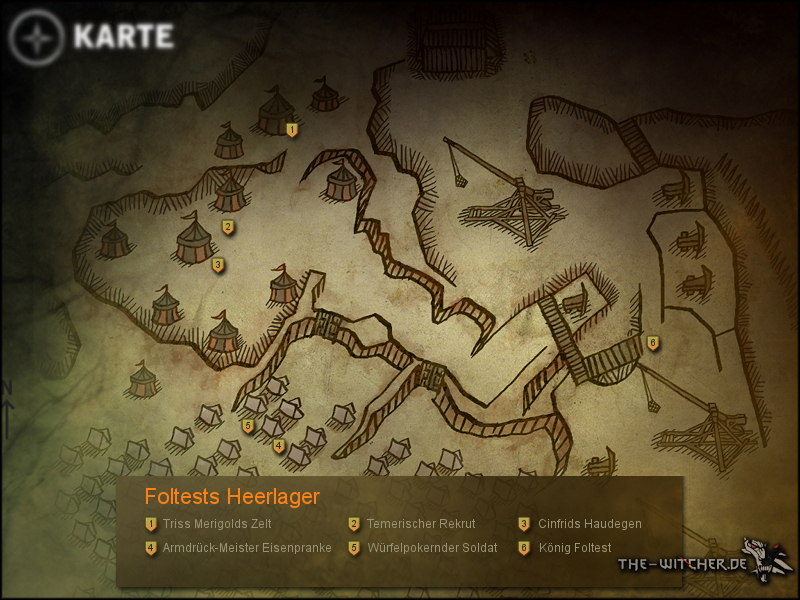Choose legend entry Armdrück-Meister Eisenpranke

pyautogui.click(x=246, y=548)
